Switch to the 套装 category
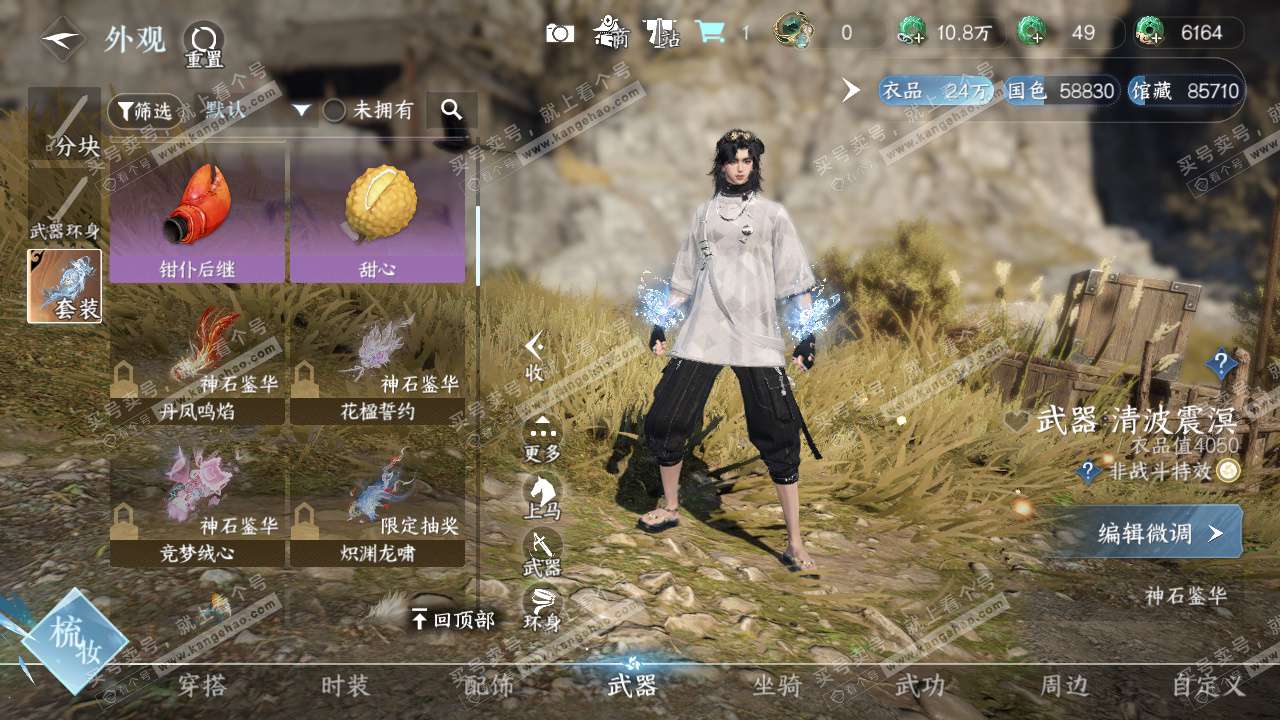Screen dimensions: 1280x720 click(x=65, y=286)
